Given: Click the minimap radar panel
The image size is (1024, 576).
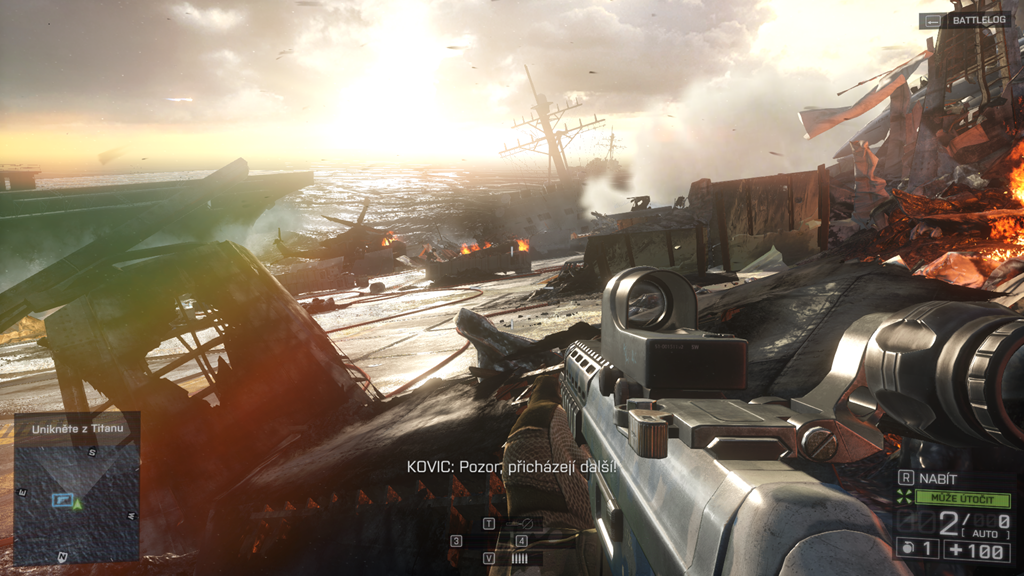Looking at the screenshot, I should coord(77,500).
